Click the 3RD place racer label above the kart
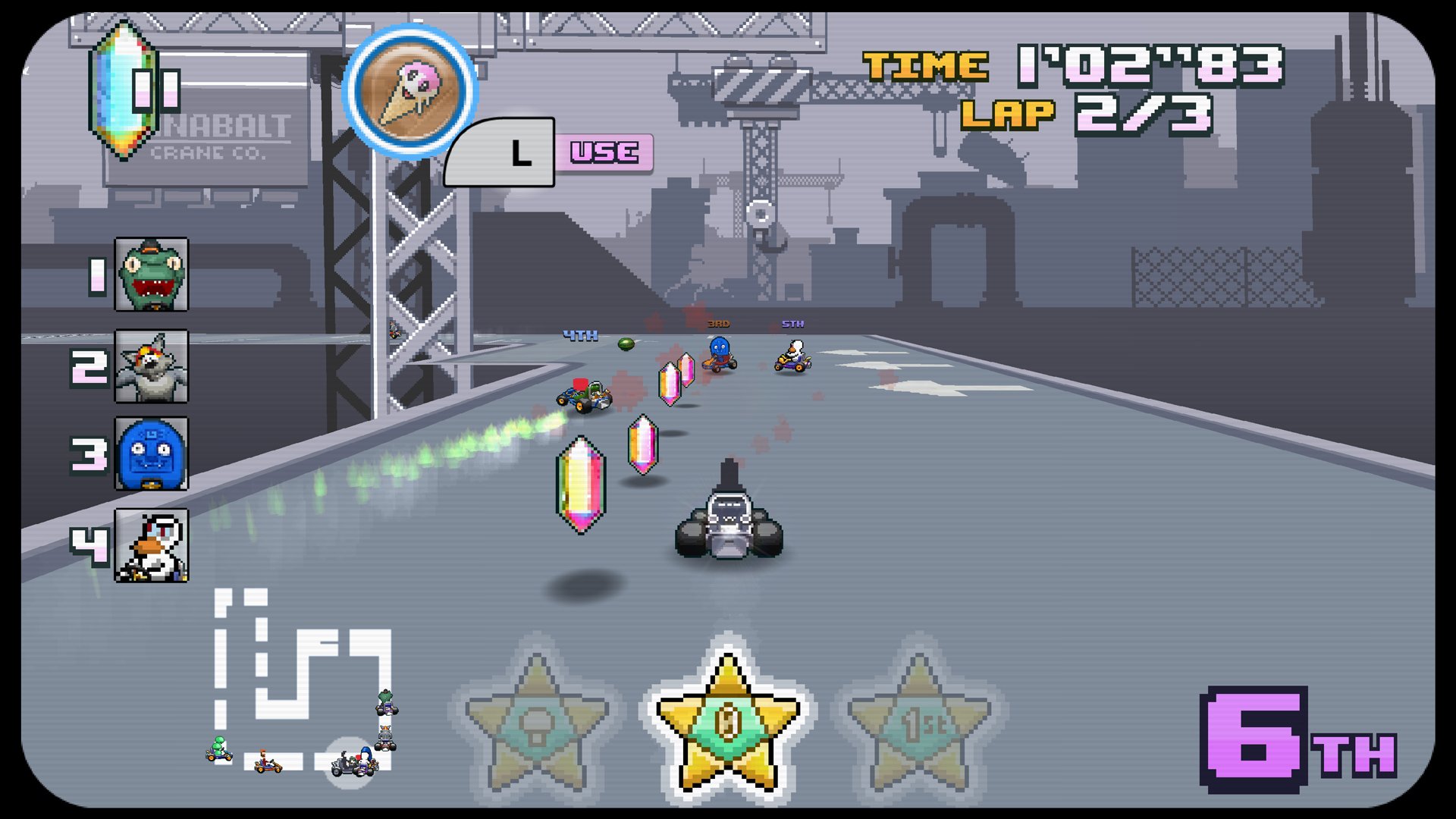The height and width of the screenshot is (819, 1456). click(719, 322)
